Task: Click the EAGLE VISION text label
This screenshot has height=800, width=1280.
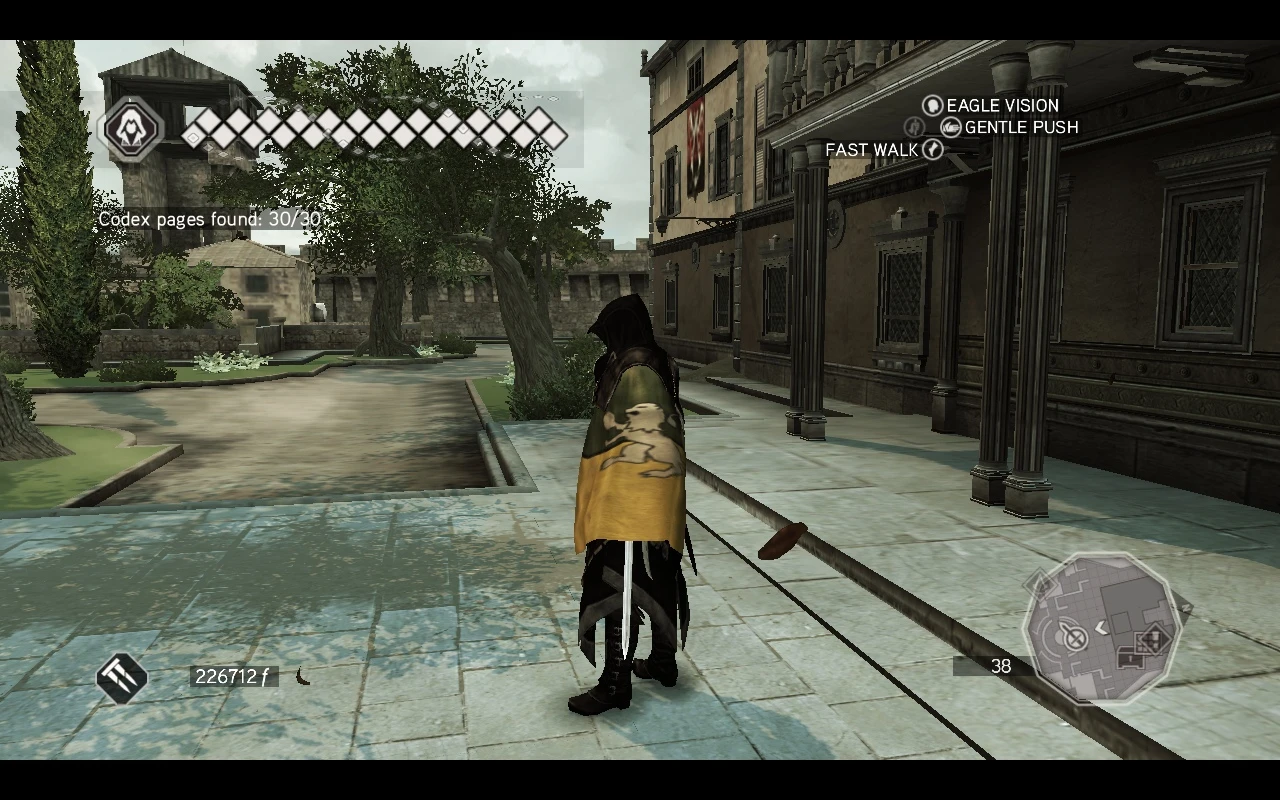Action: tap(1000, 106)
